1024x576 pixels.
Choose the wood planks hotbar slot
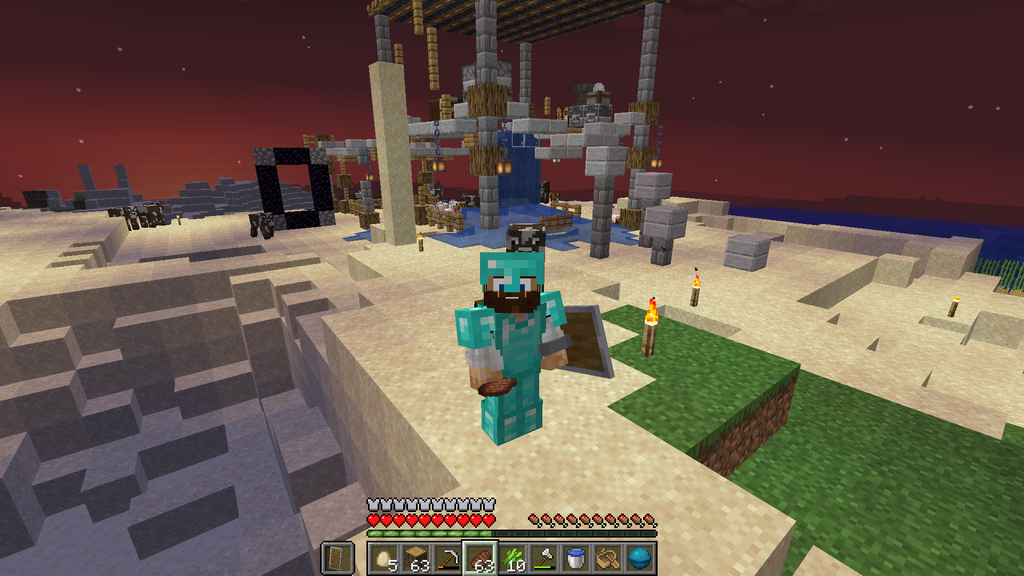tap(416, 557)
